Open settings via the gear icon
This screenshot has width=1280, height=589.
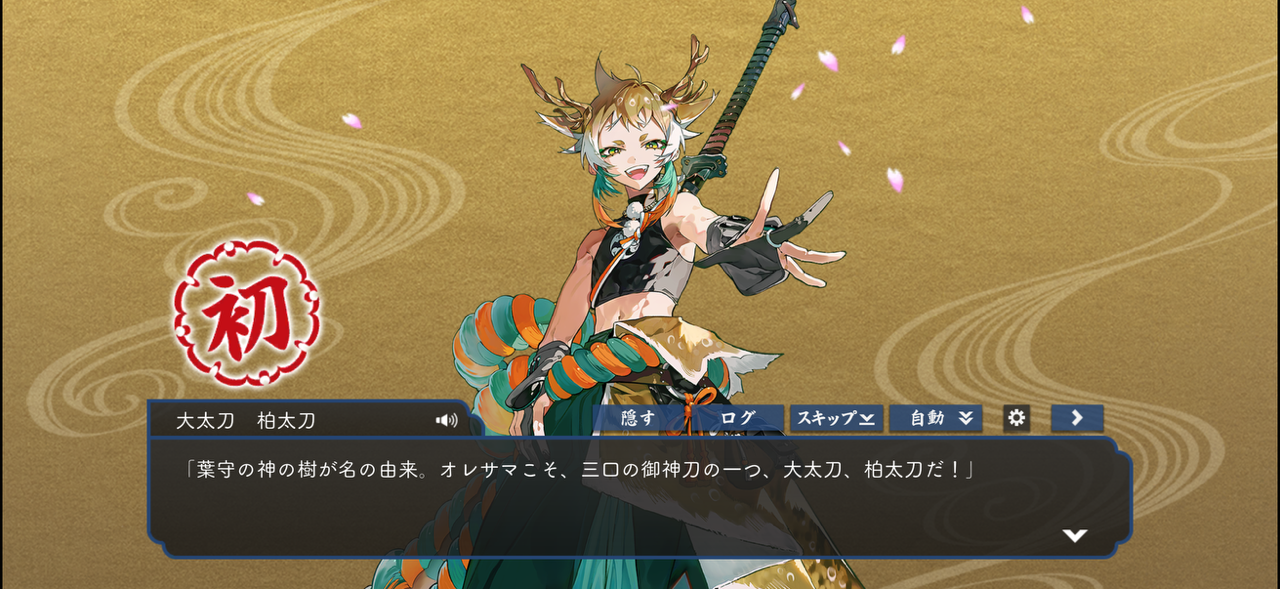pos(1016,418)
